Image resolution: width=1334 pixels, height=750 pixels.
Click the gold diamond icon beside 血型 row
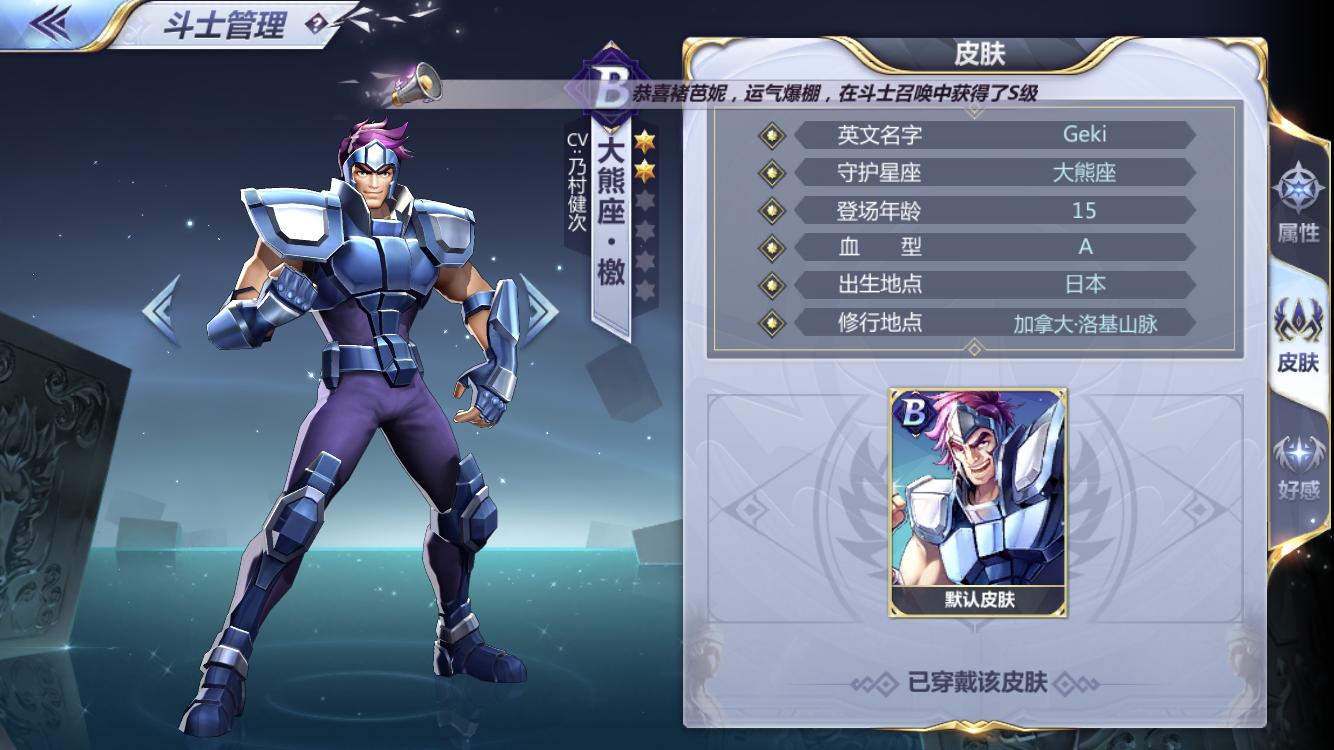[x=770, y=247]
